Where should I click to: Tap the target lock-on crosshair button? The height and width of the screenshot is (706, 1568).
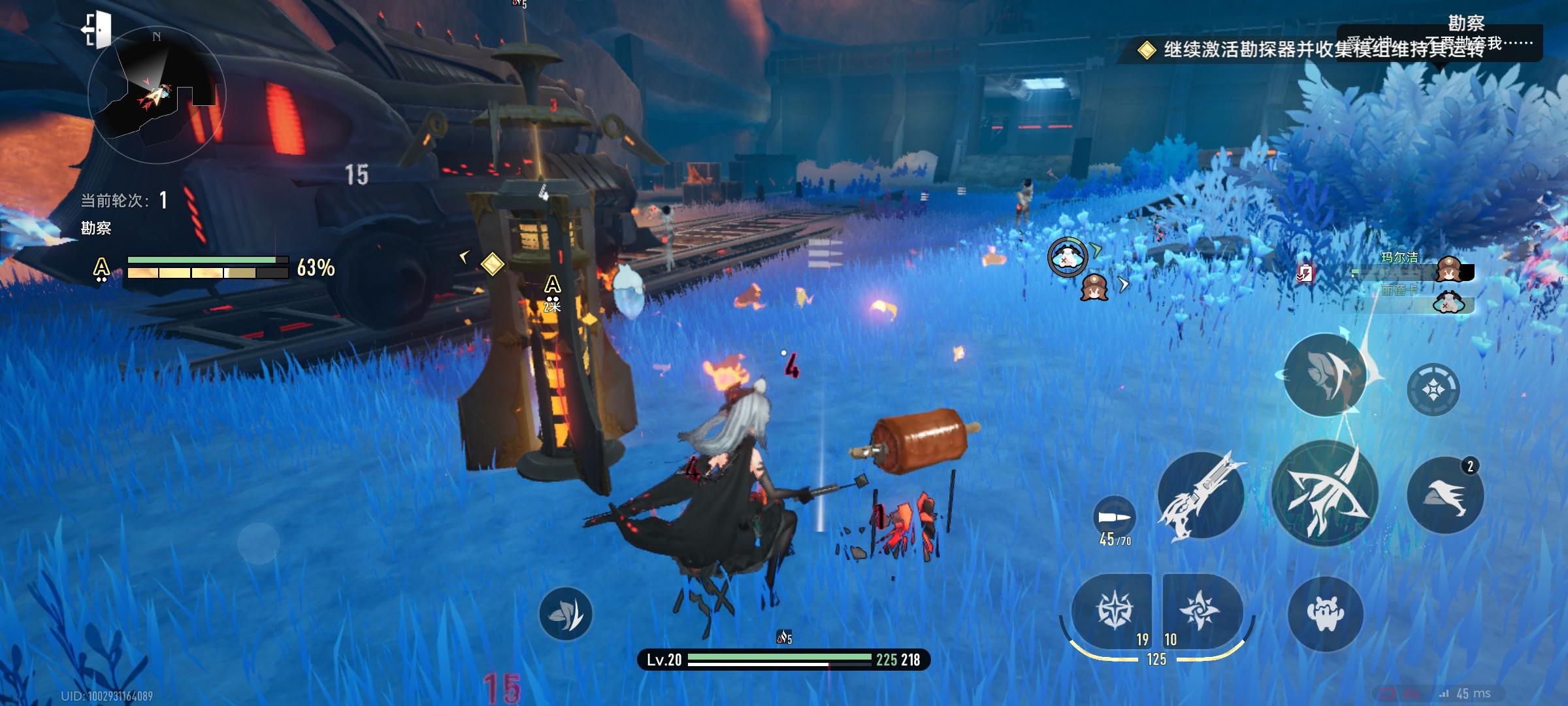[x=1433, y=390]
